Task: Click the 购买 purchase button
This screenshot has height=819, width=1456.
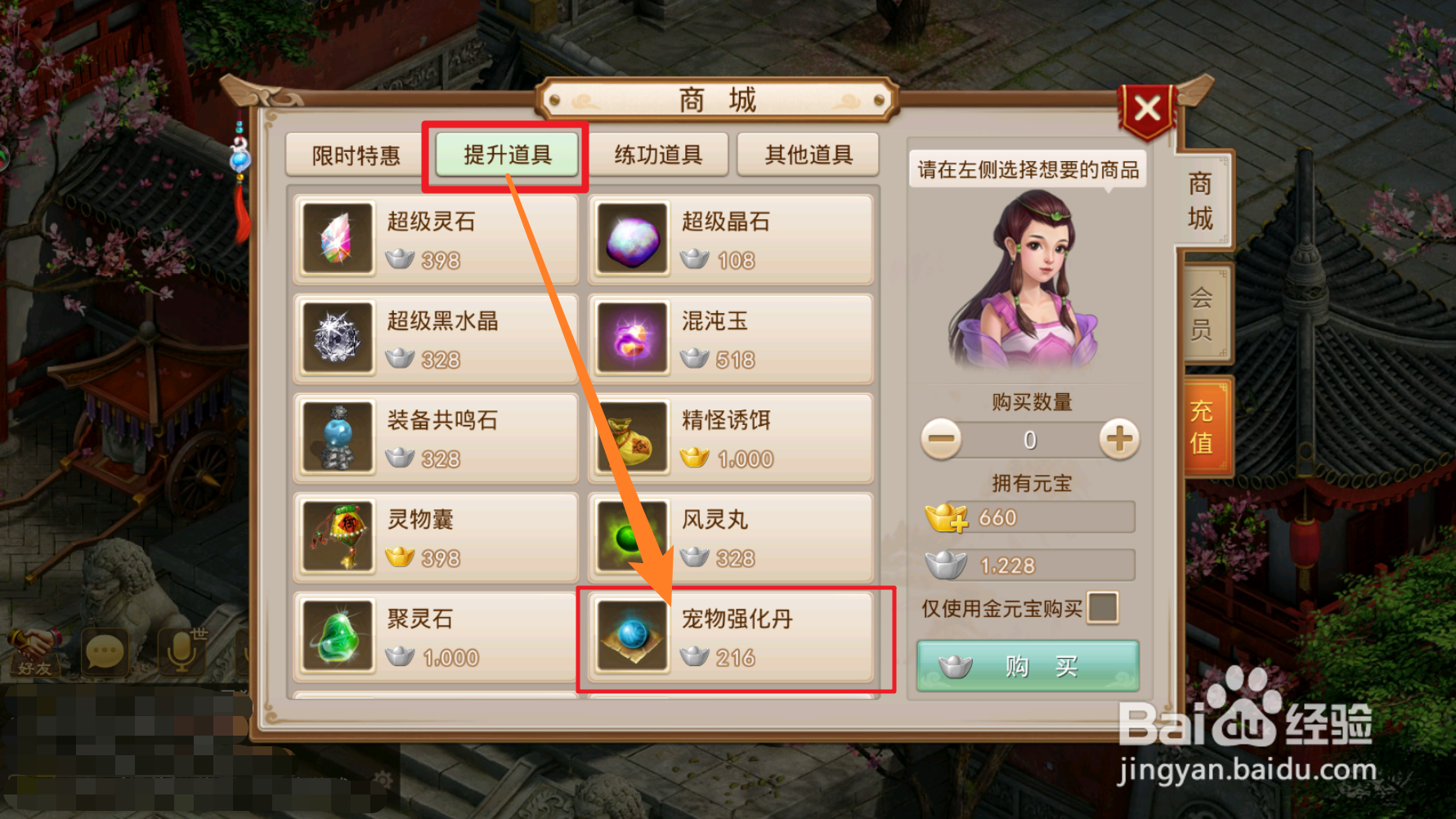Action: point(1027,665)
